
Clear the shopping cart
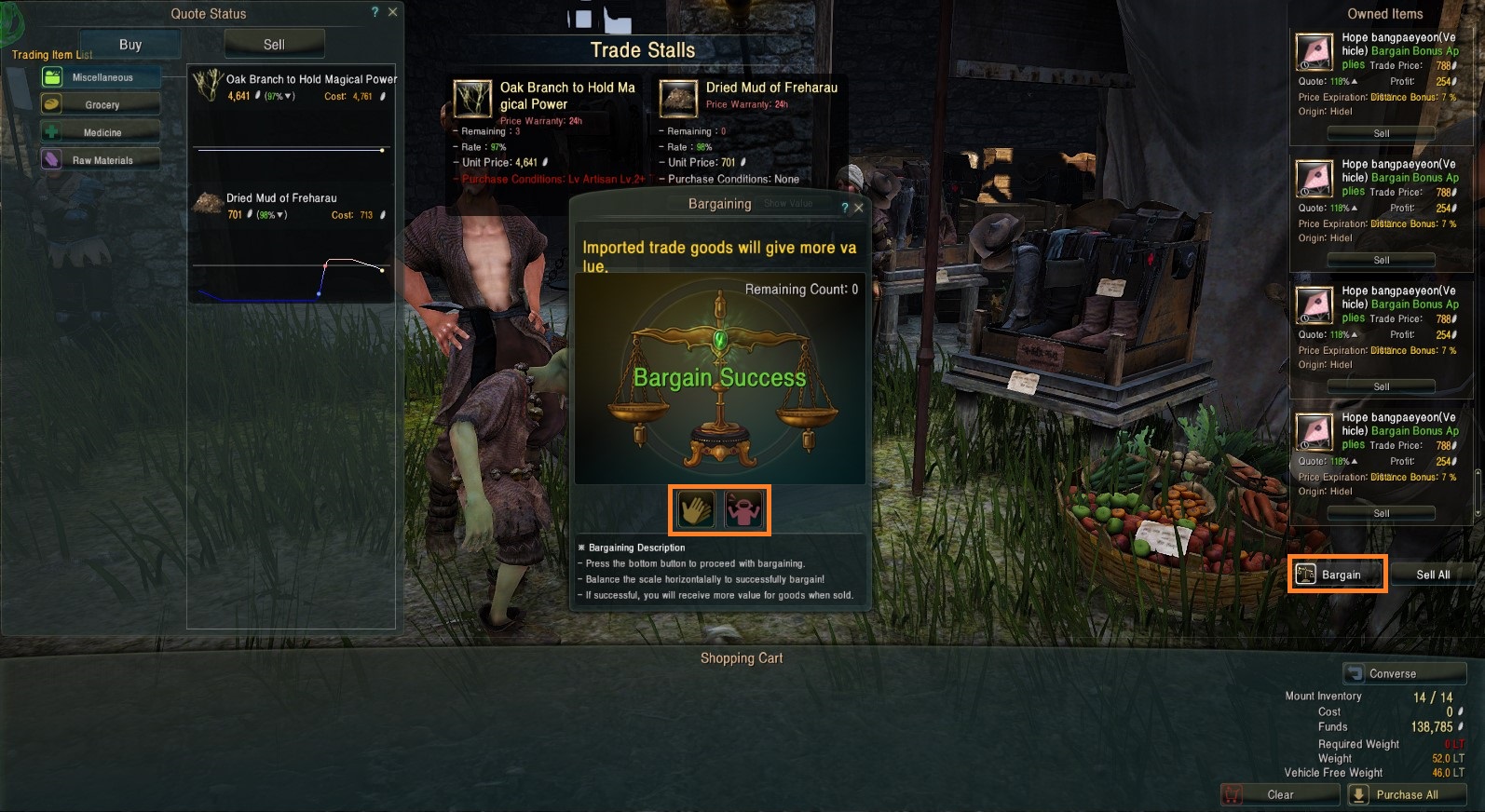pos(1279,794)
